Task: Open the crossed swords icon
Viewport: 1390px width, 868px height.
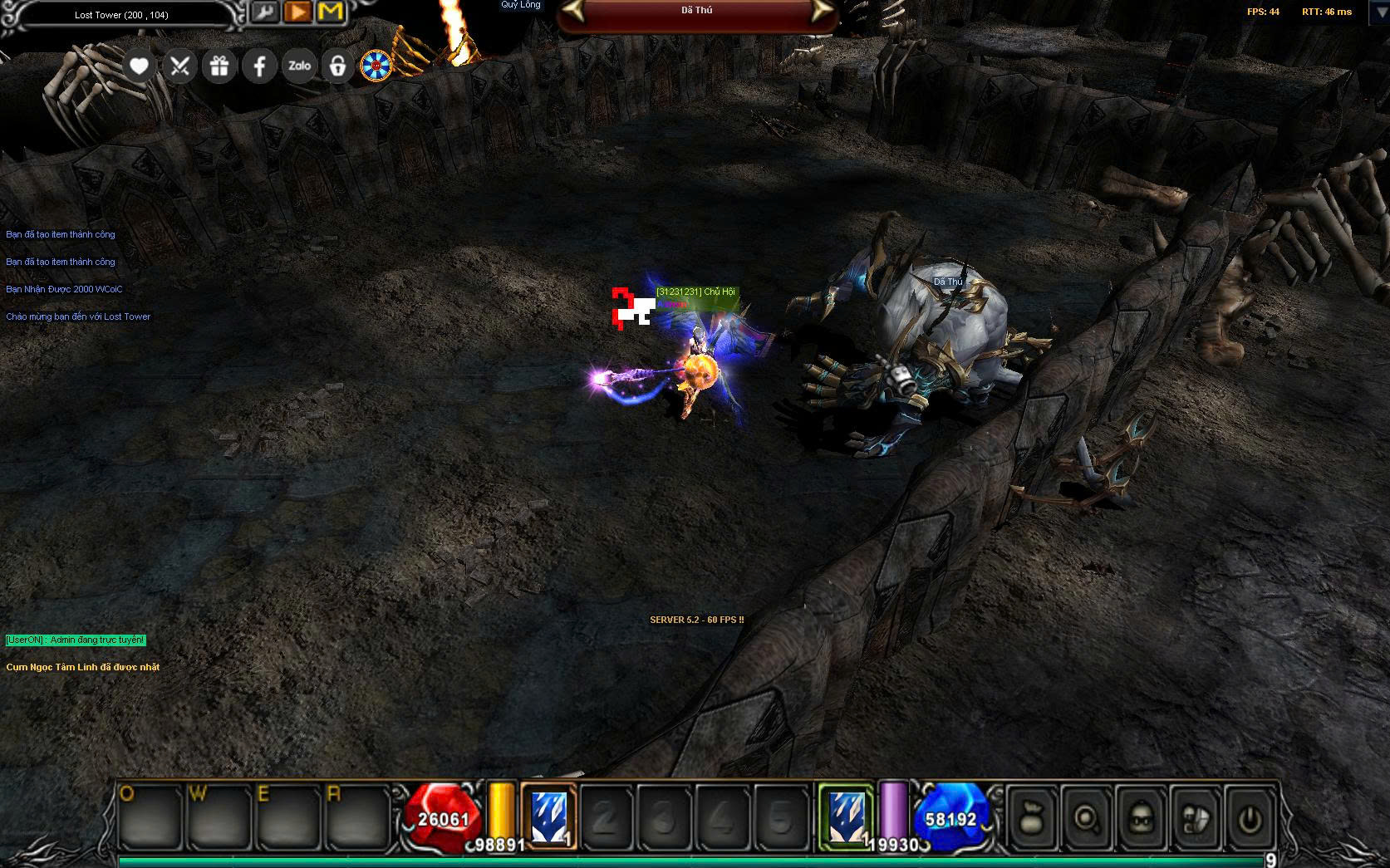Action: click(179, 66)
